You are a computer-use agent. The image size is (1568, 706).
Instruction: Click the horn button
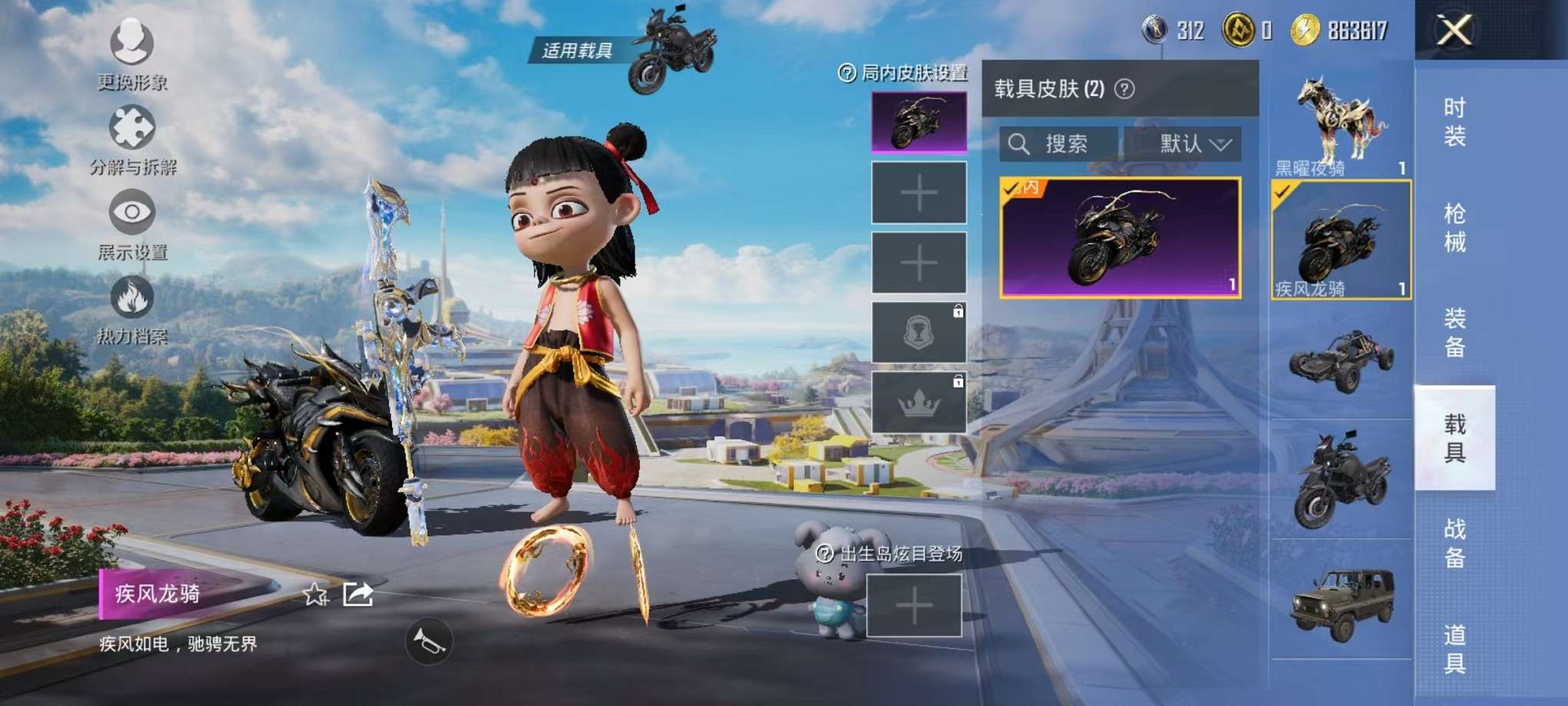(429, 641)
